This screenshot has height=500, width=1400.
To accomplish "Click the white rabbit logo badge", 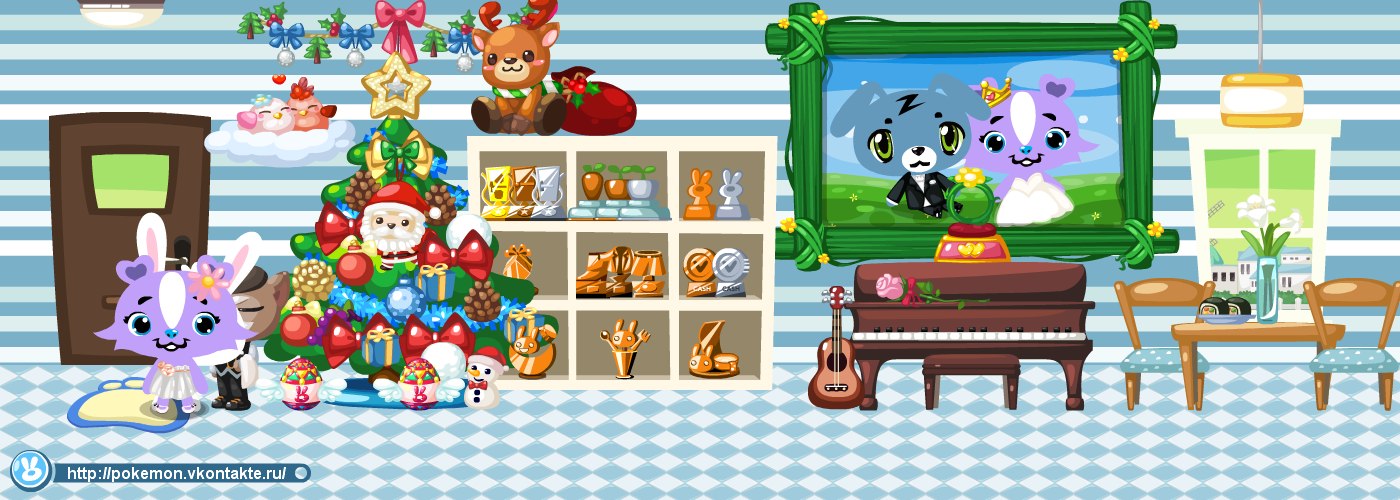I will (x=30, y=468).
